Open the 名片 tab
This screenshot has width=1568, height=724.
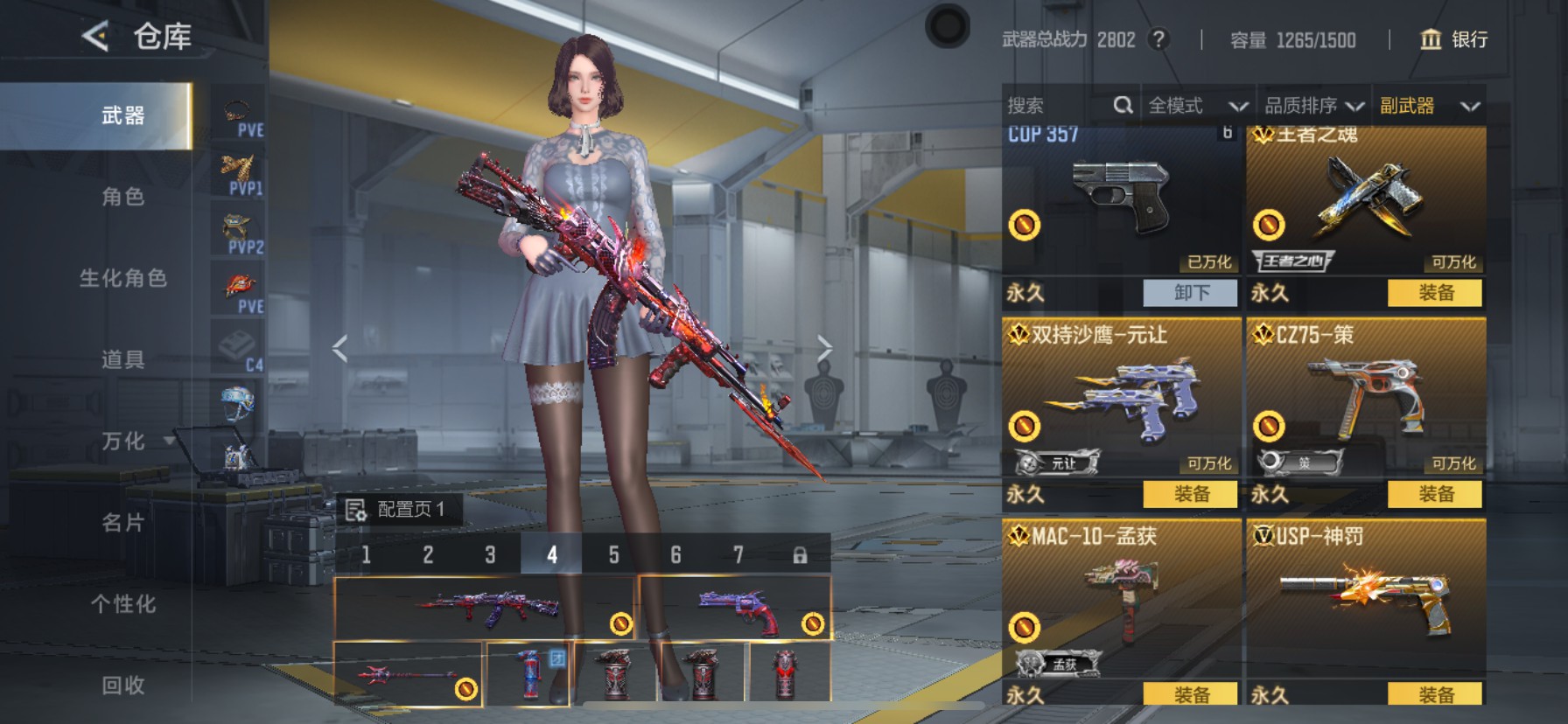[x=122, y=523]
